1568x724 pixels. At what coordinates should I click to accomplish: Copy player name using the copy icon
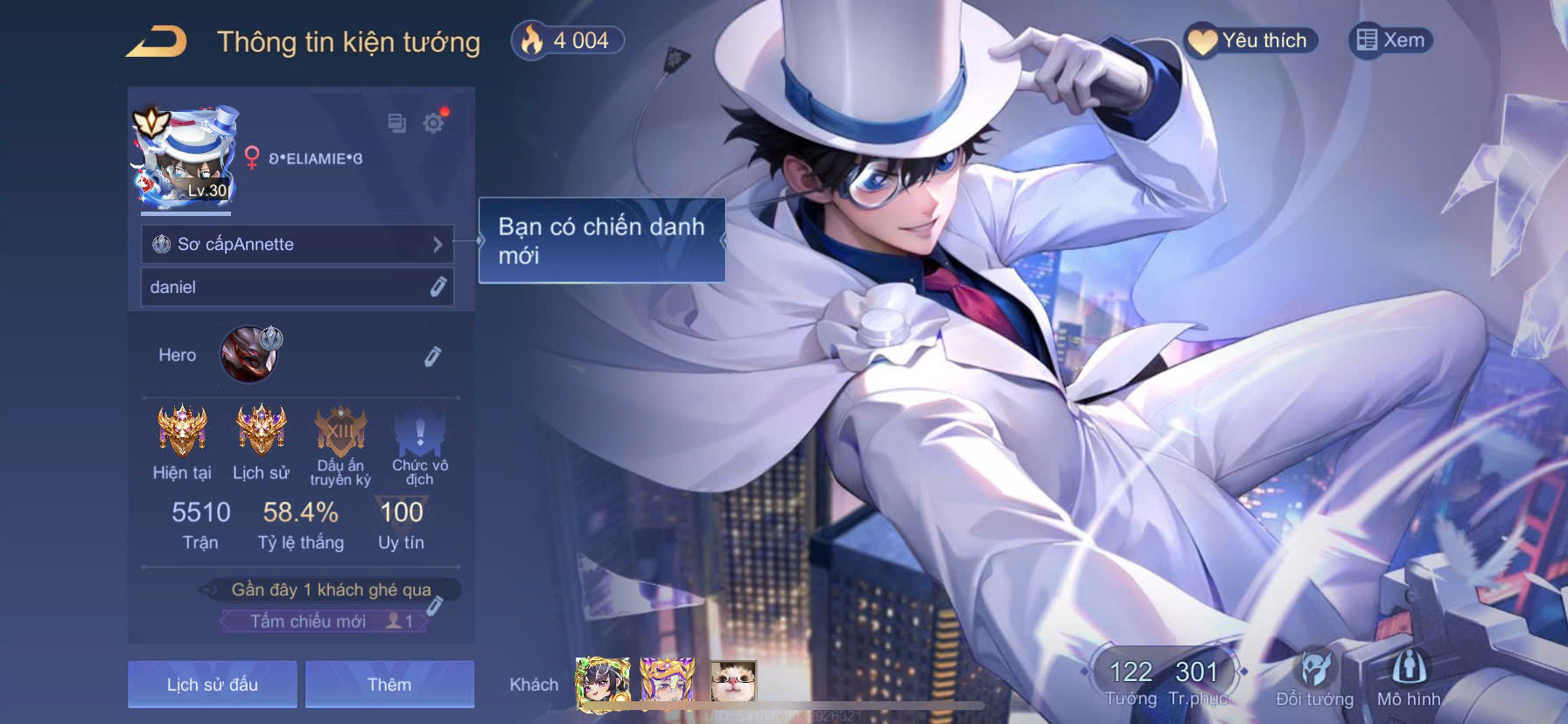click(395, 124)
